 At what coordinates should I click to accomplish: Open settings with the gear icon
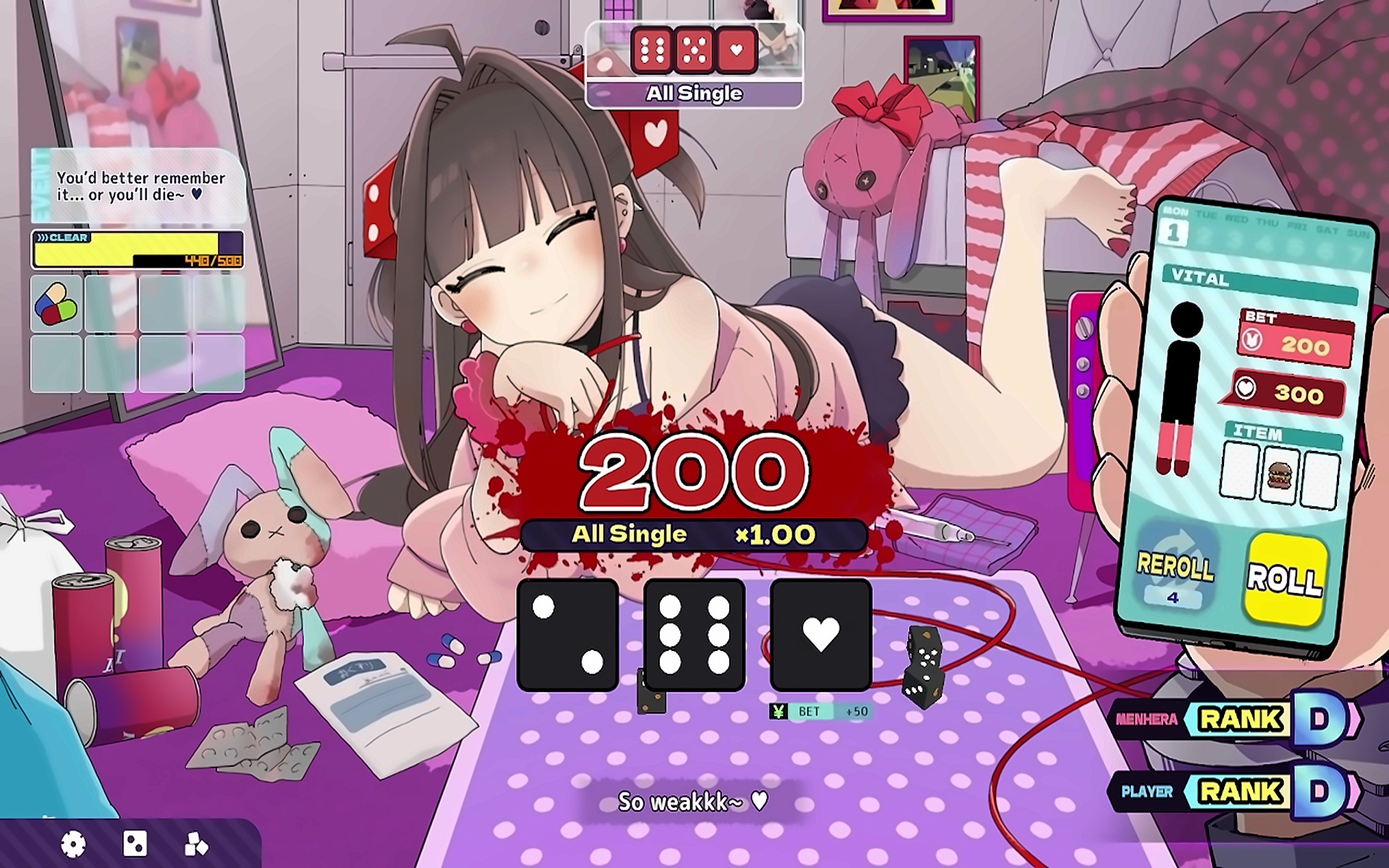(x=74, y=844)
